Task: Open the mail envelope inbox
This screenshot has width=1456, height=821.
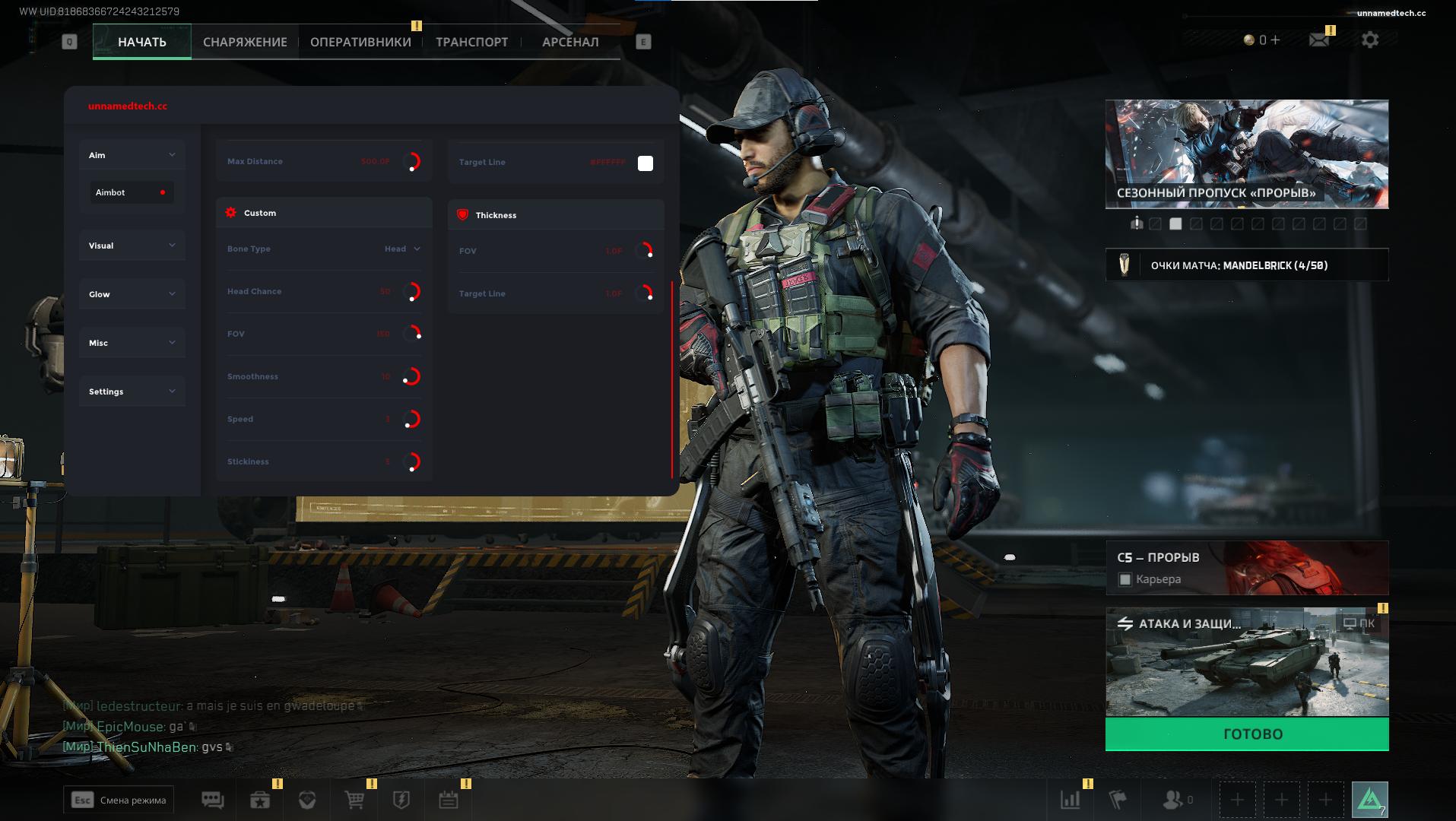Action: [x=1319, y=40]
